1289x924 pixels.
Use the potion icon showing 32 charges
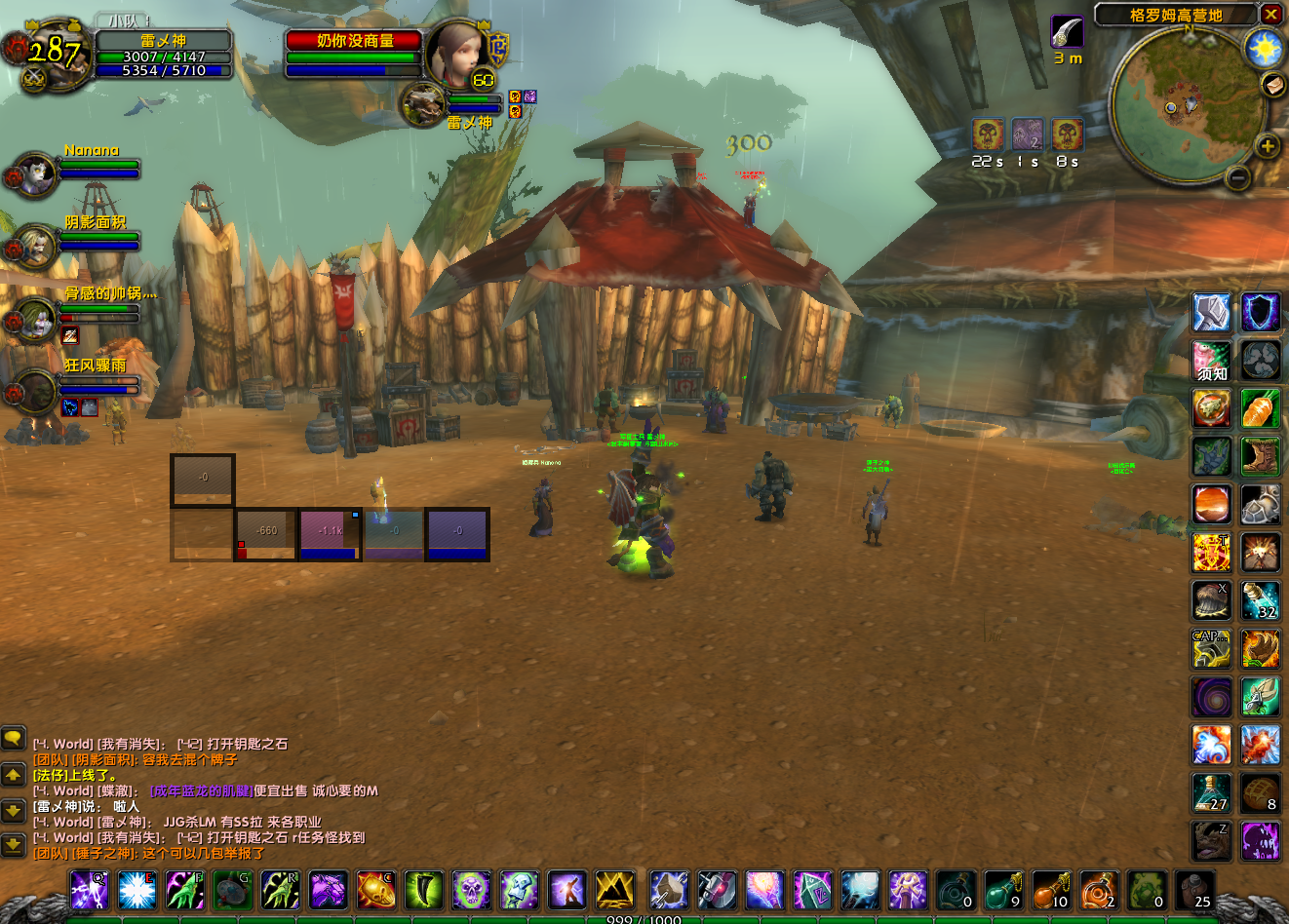[1260, 599]
